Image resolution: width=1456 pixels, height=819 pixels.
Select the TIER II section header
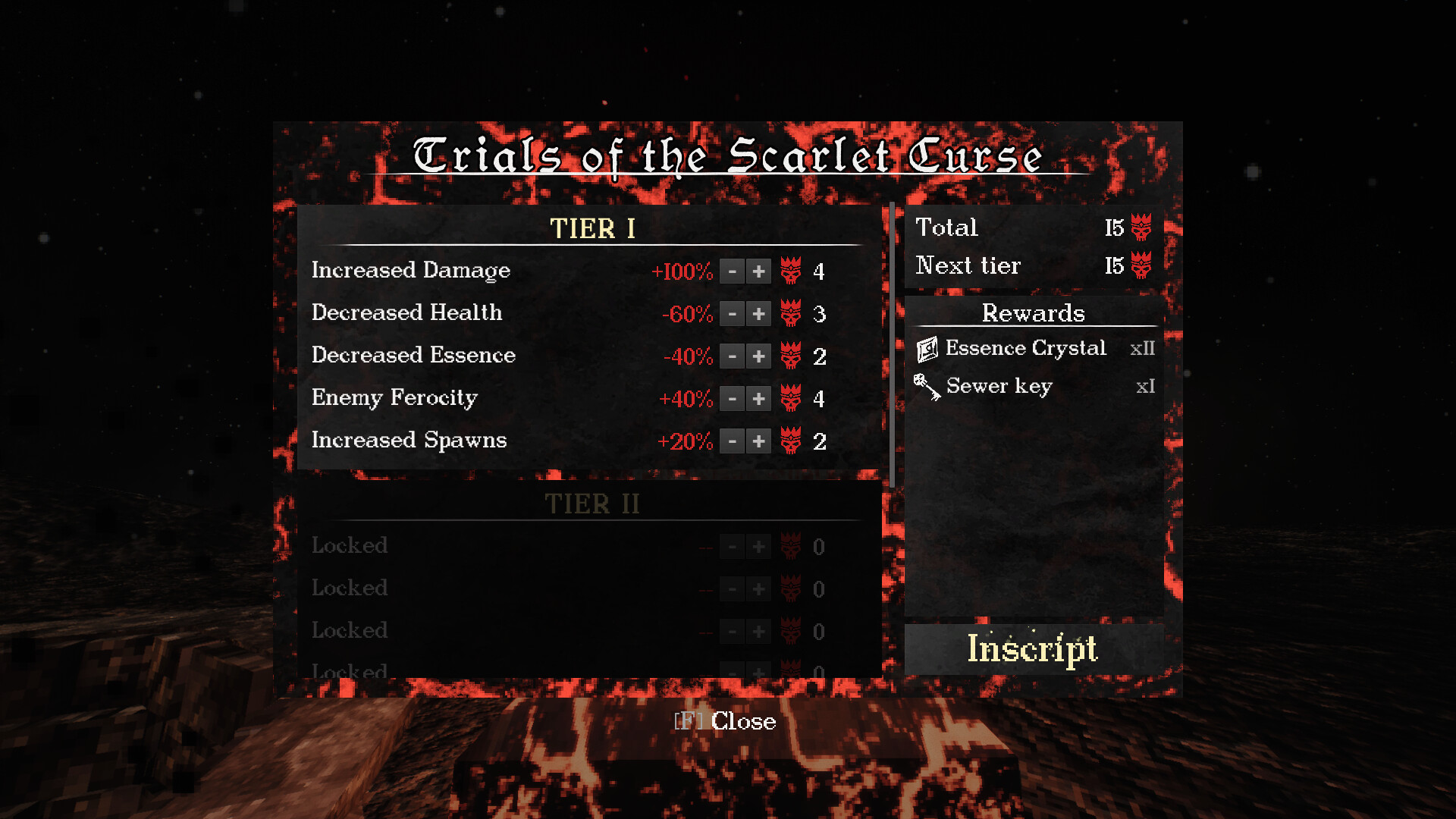(591, 503)
